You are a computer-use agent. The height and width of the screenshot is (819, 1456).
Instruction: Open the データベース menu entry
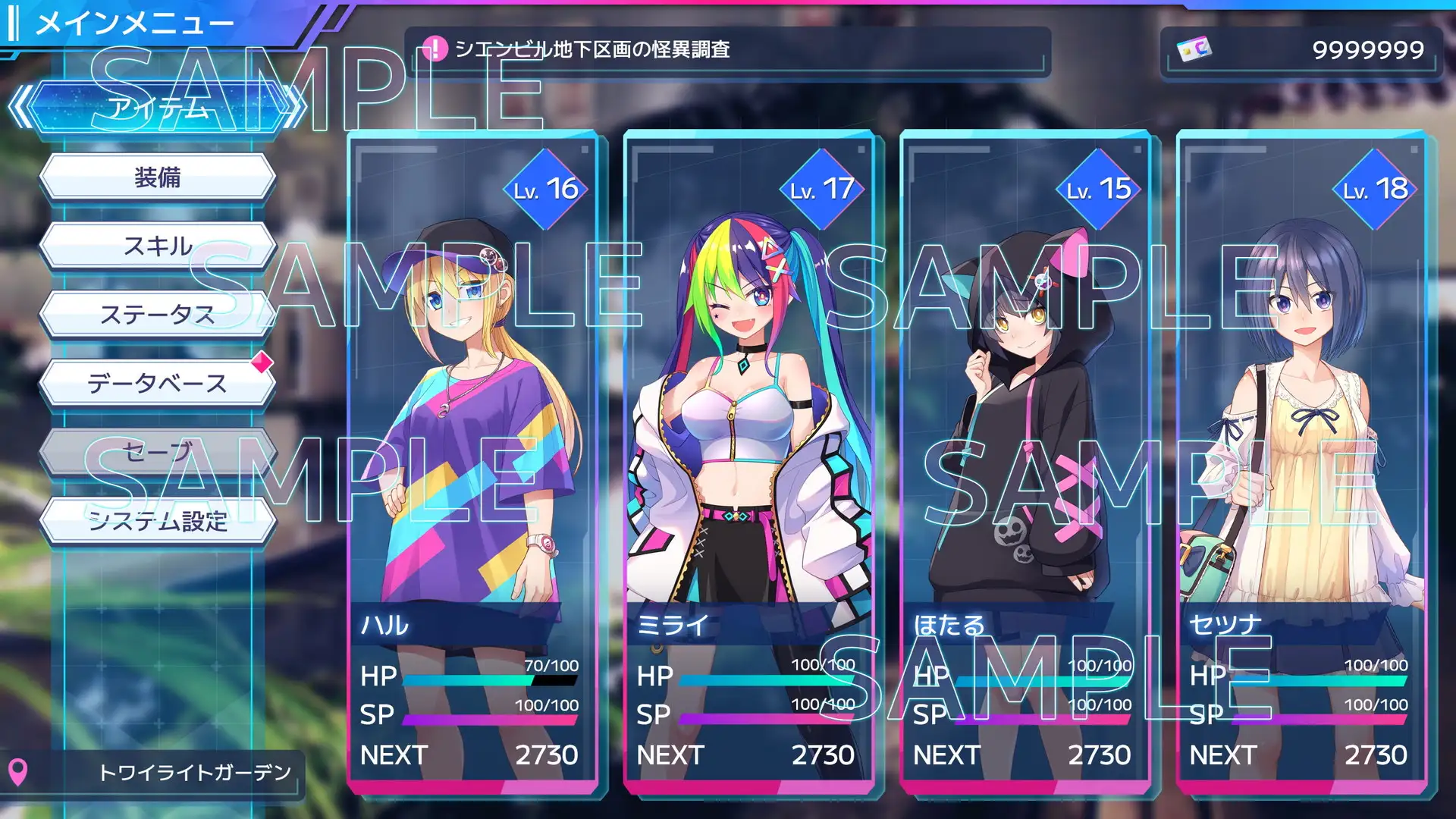[x=158, y=383]
